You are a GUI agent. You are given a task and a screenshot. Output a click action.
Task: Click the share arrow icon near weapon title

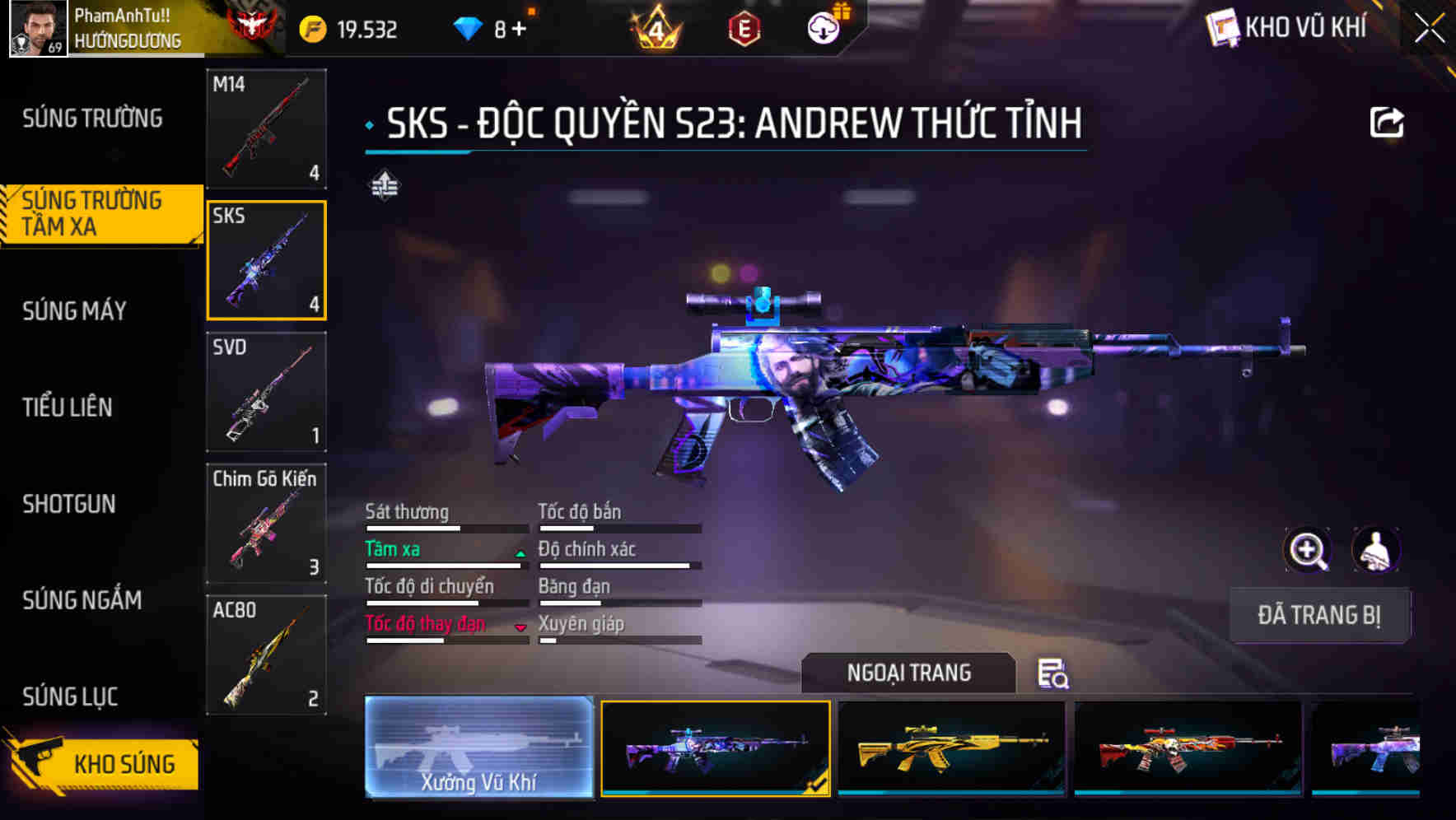pos(1388,122)
